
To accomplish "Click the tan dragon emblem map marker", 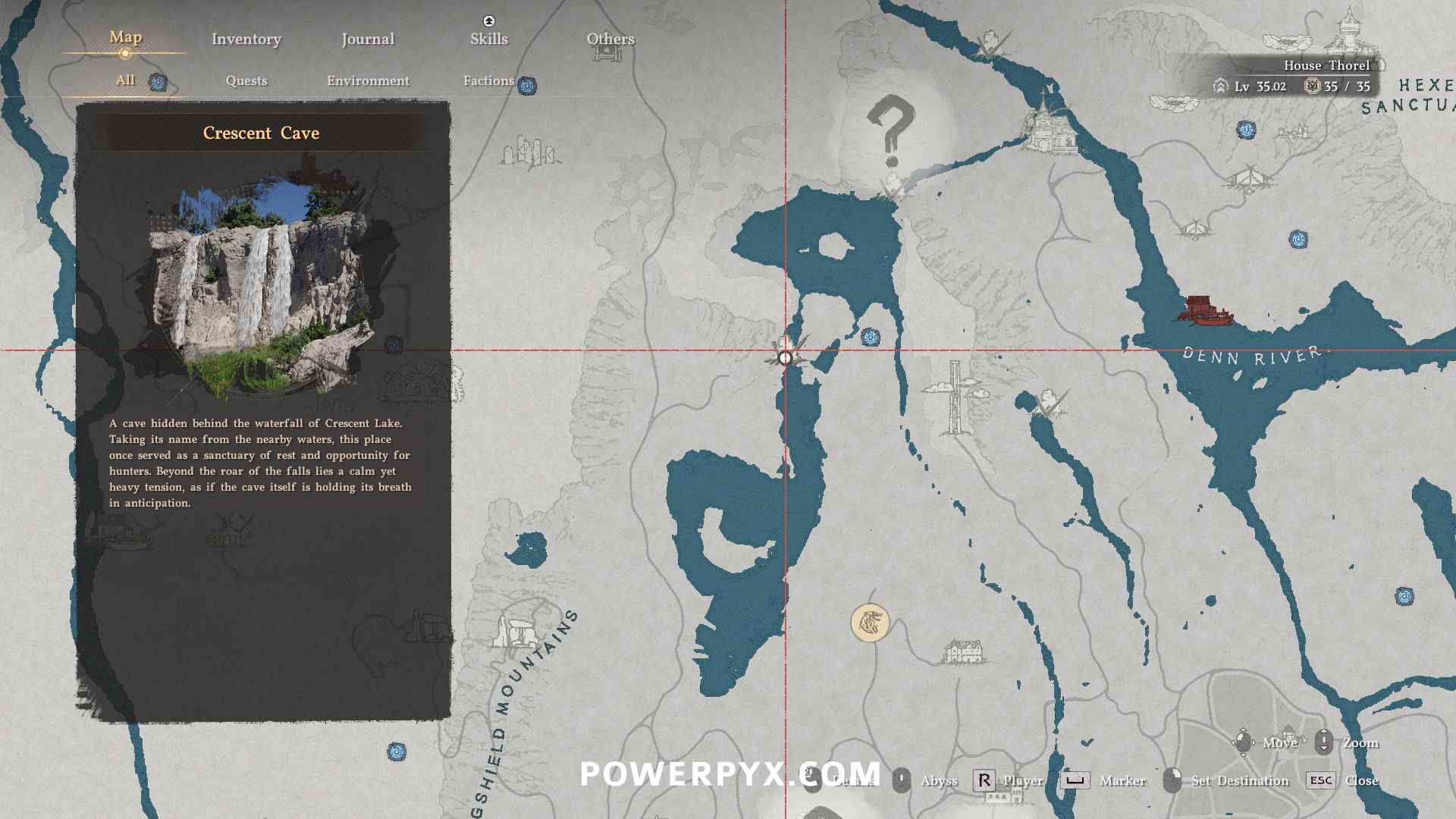I will [x=870, y=623].
